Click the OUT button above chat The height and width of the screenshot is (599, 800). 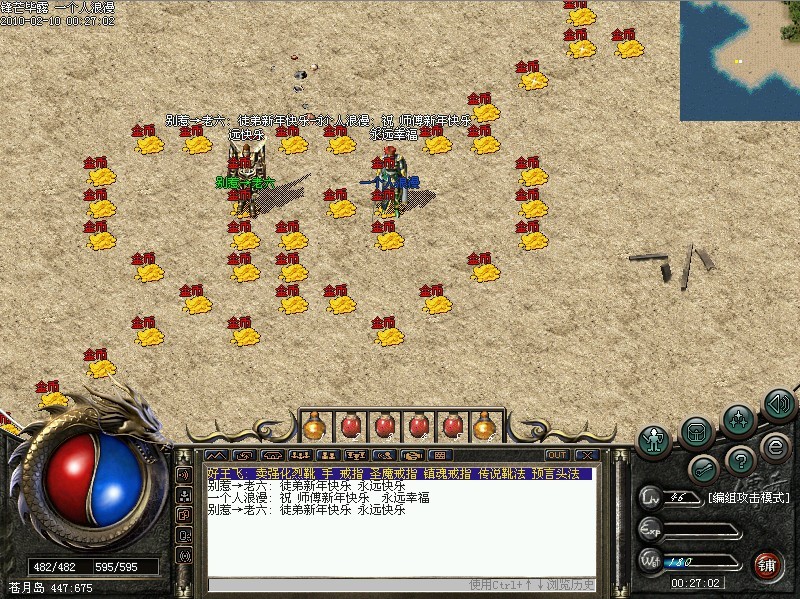557,455
